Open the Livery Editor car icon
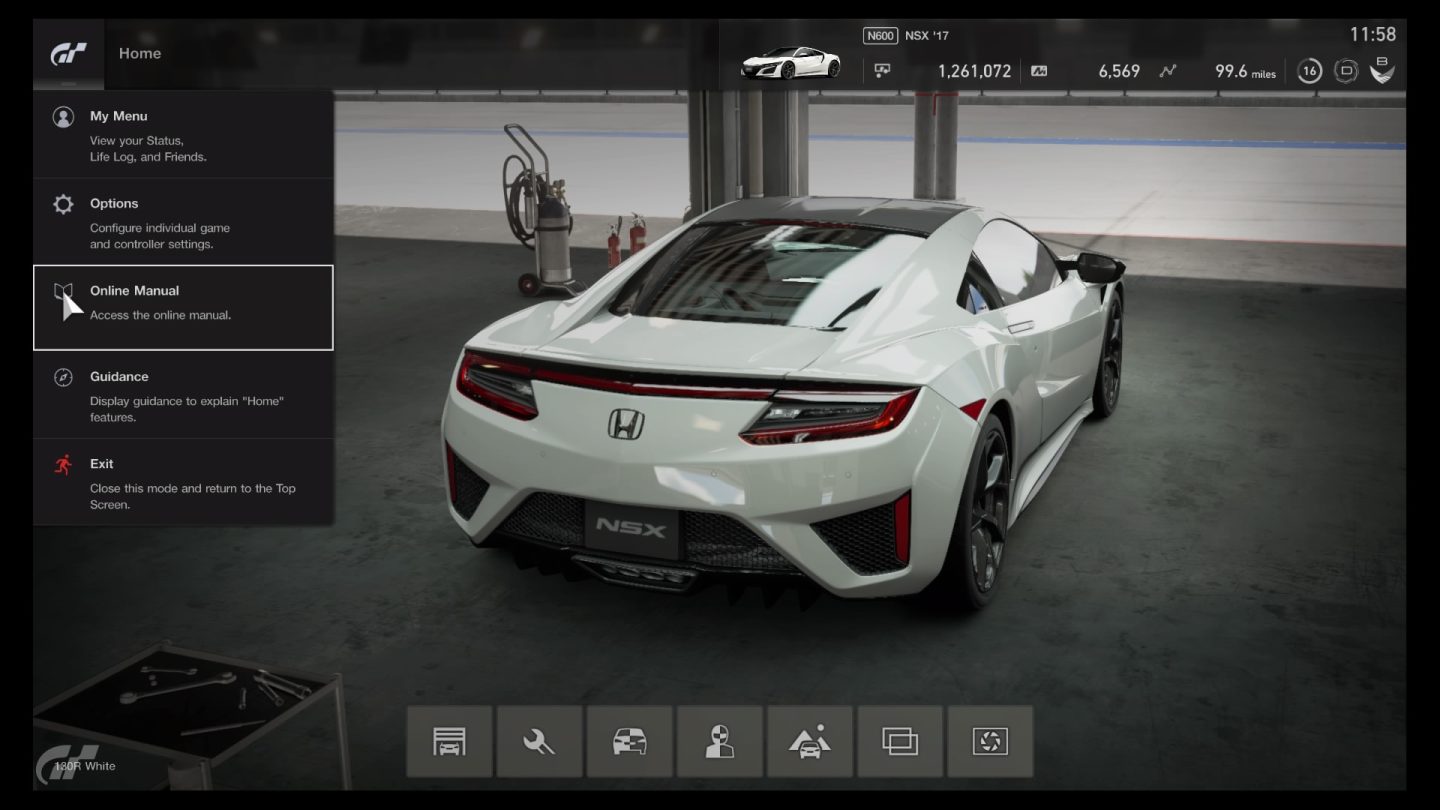1440x810 pixels. coord(629,741)
